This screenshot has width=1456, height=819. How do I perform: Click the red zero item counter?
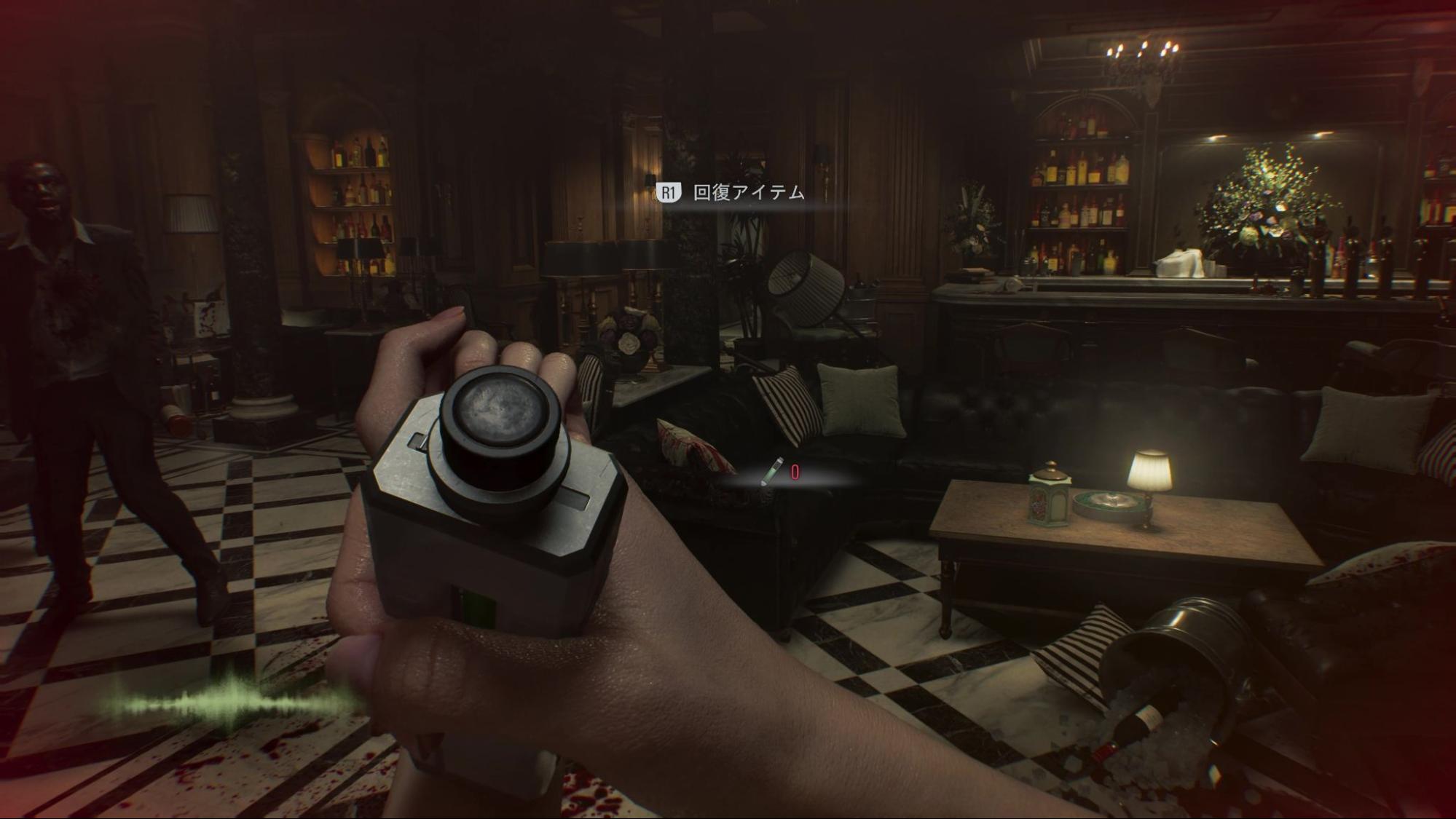[795, 472]
